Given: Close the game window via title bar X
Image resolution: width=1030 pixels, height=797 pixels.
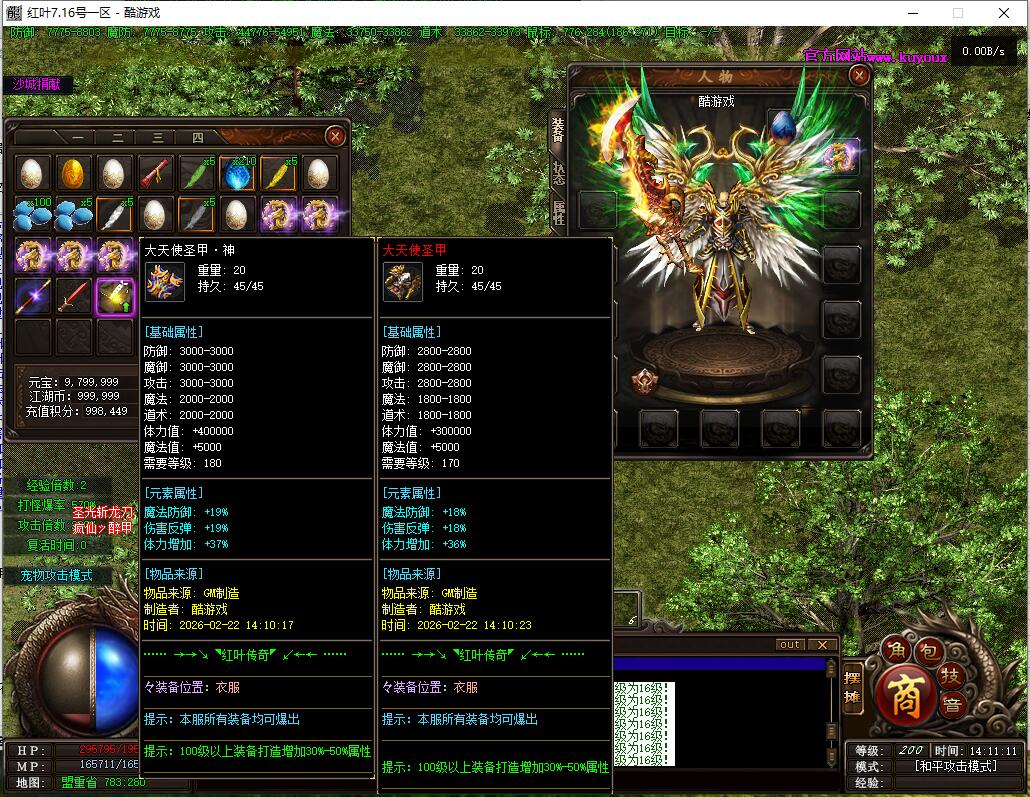Looking at the screenshot, I should coord(1004,13).
